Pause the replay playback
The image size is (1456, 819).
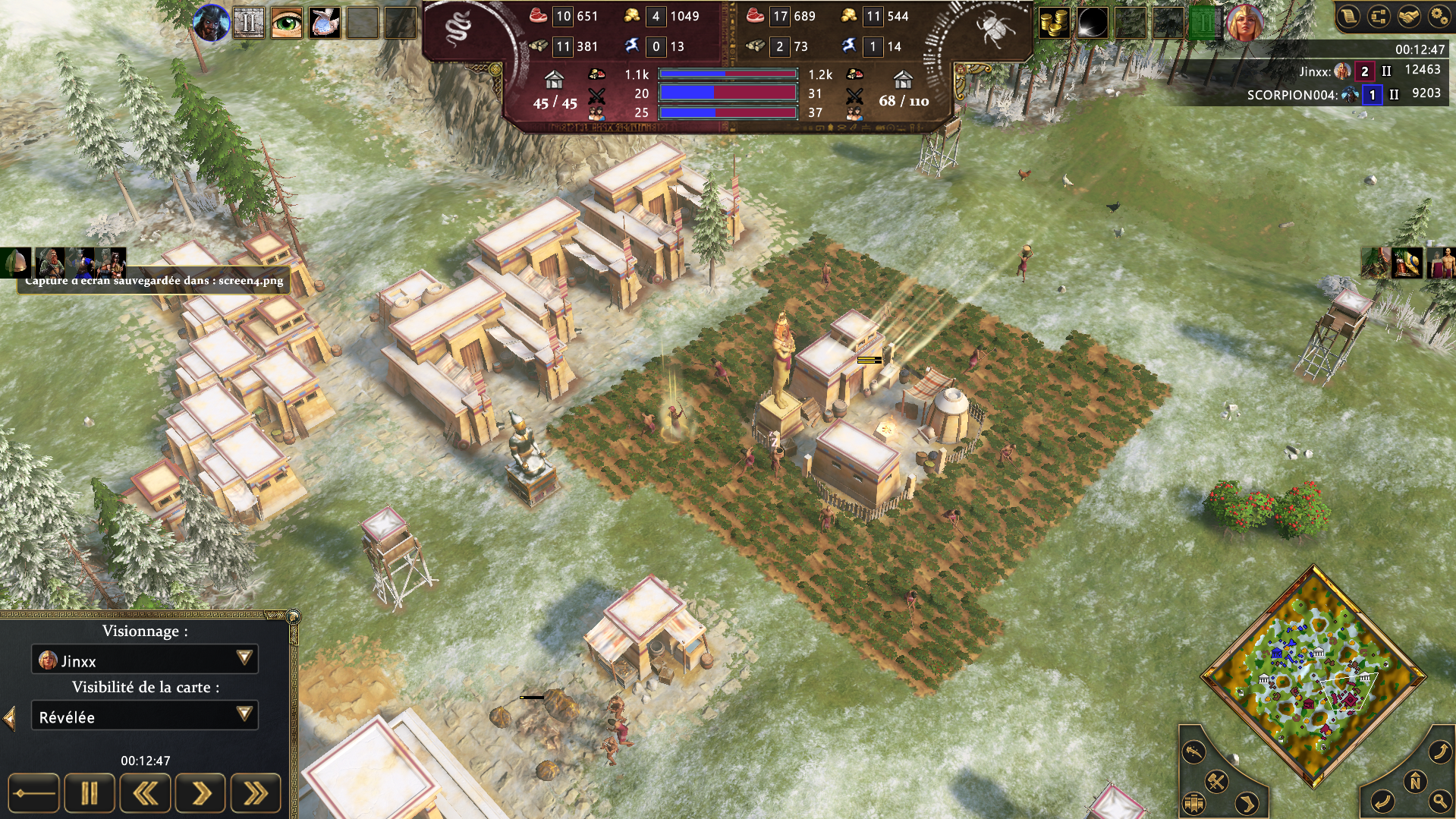90,794
